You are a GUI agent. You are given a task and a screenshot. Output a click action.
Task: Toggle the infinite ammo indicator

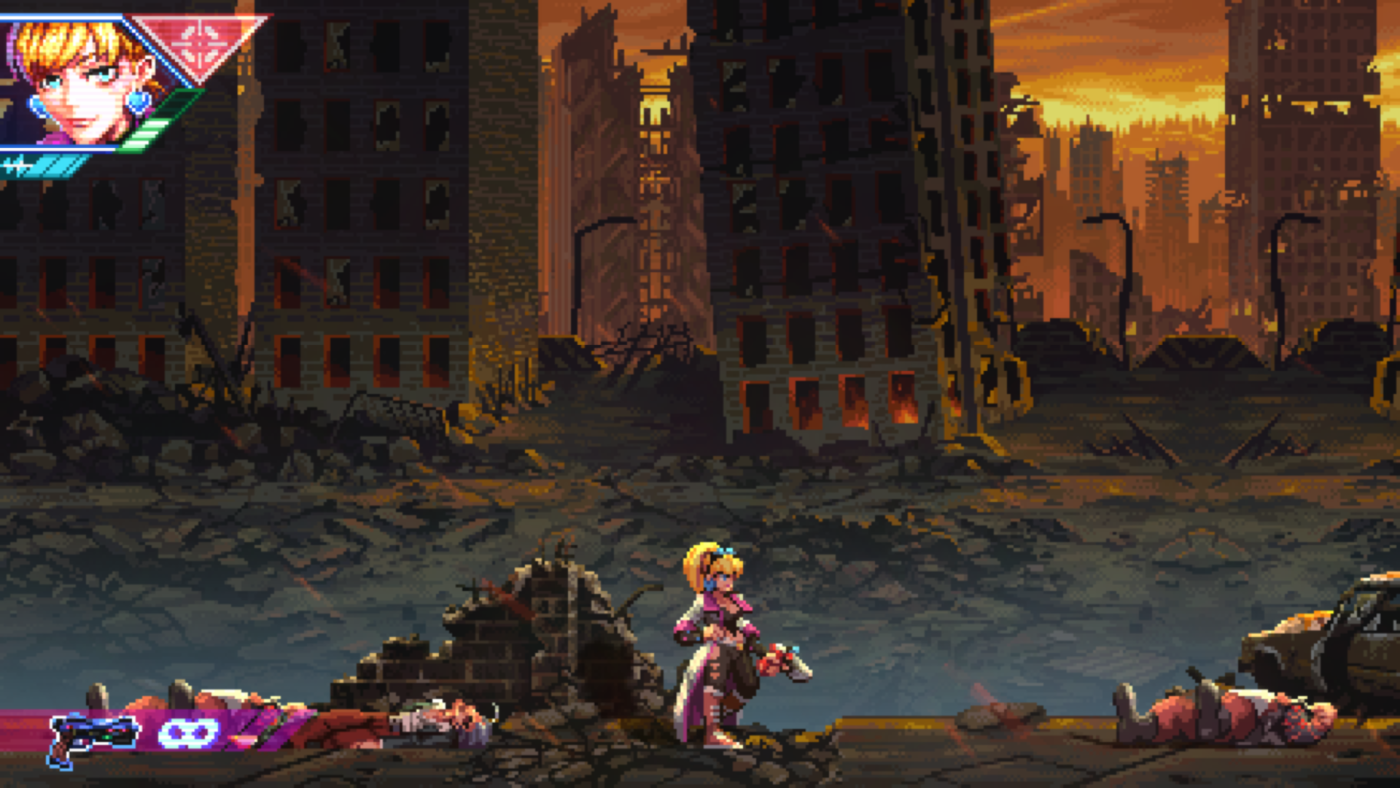[x=190, y=733]
